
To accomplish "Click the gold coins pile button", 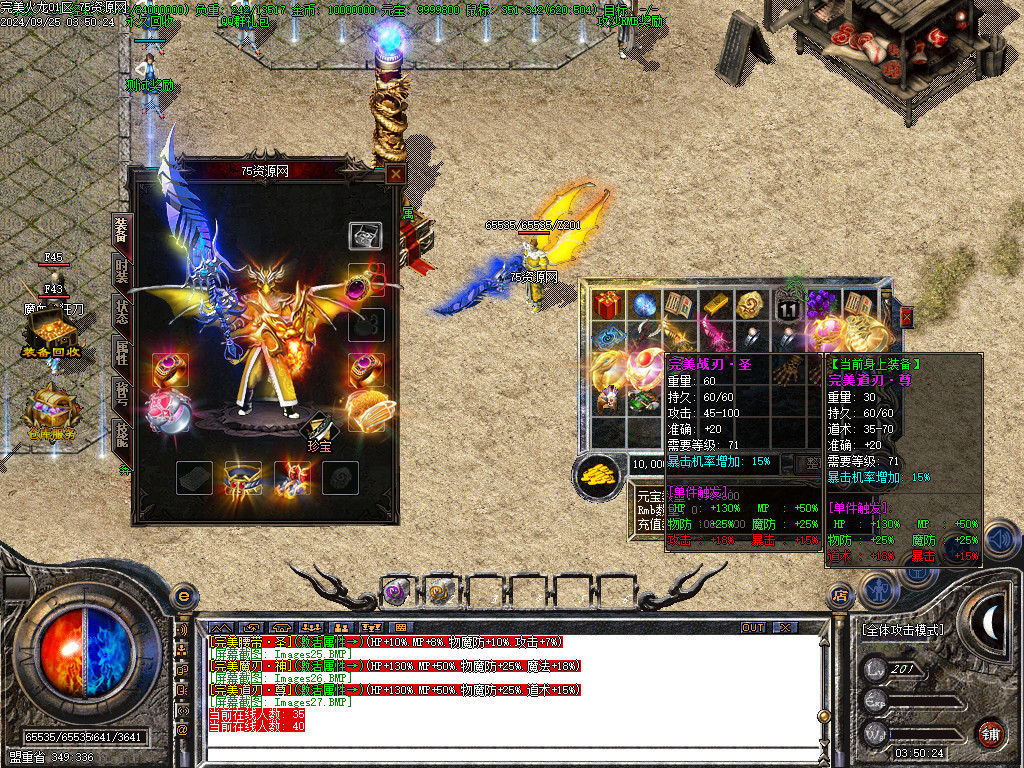I will coord(599,476).
